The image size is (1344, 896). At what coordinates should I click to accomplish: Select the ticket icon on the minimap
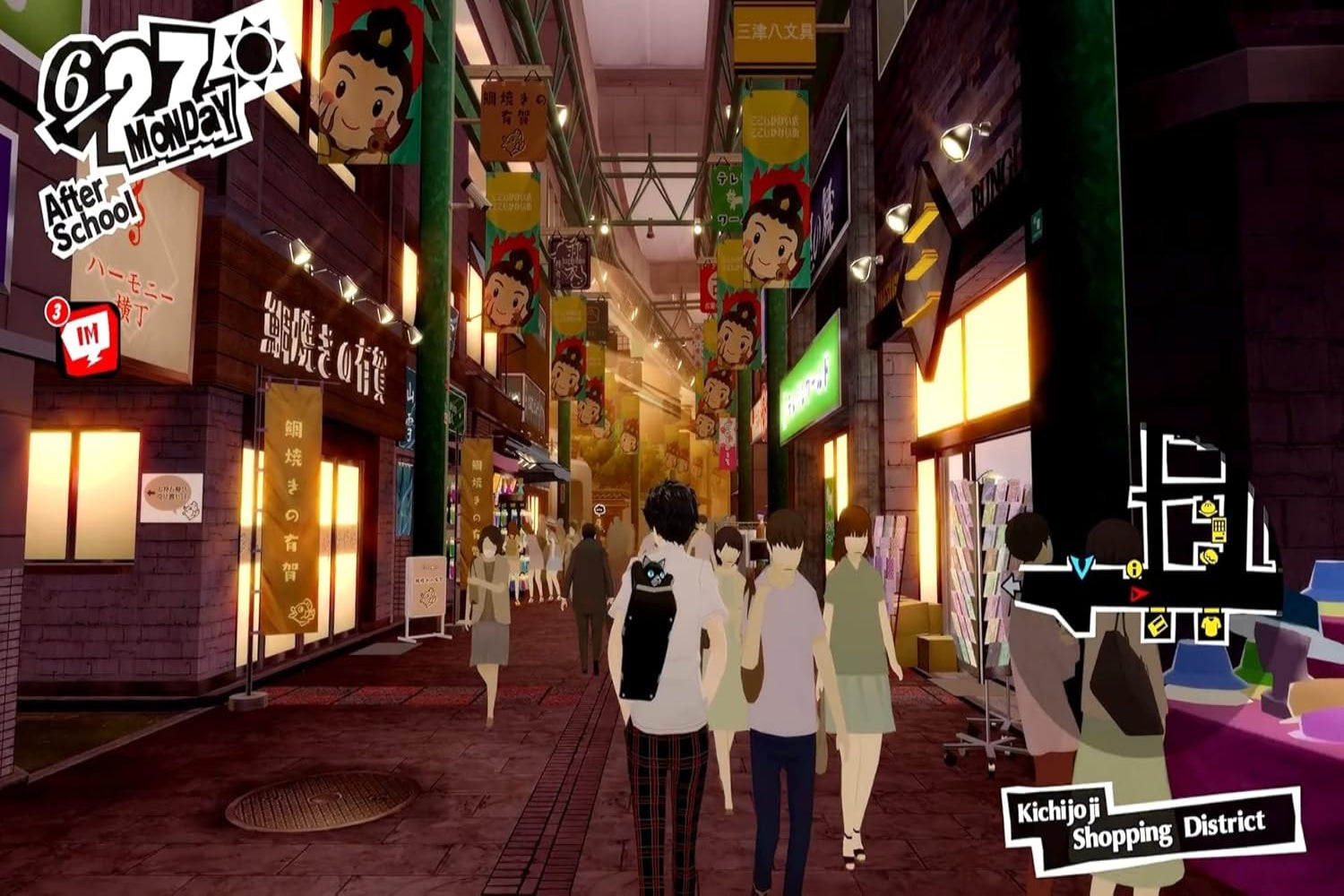click(x=1158, y=626)
